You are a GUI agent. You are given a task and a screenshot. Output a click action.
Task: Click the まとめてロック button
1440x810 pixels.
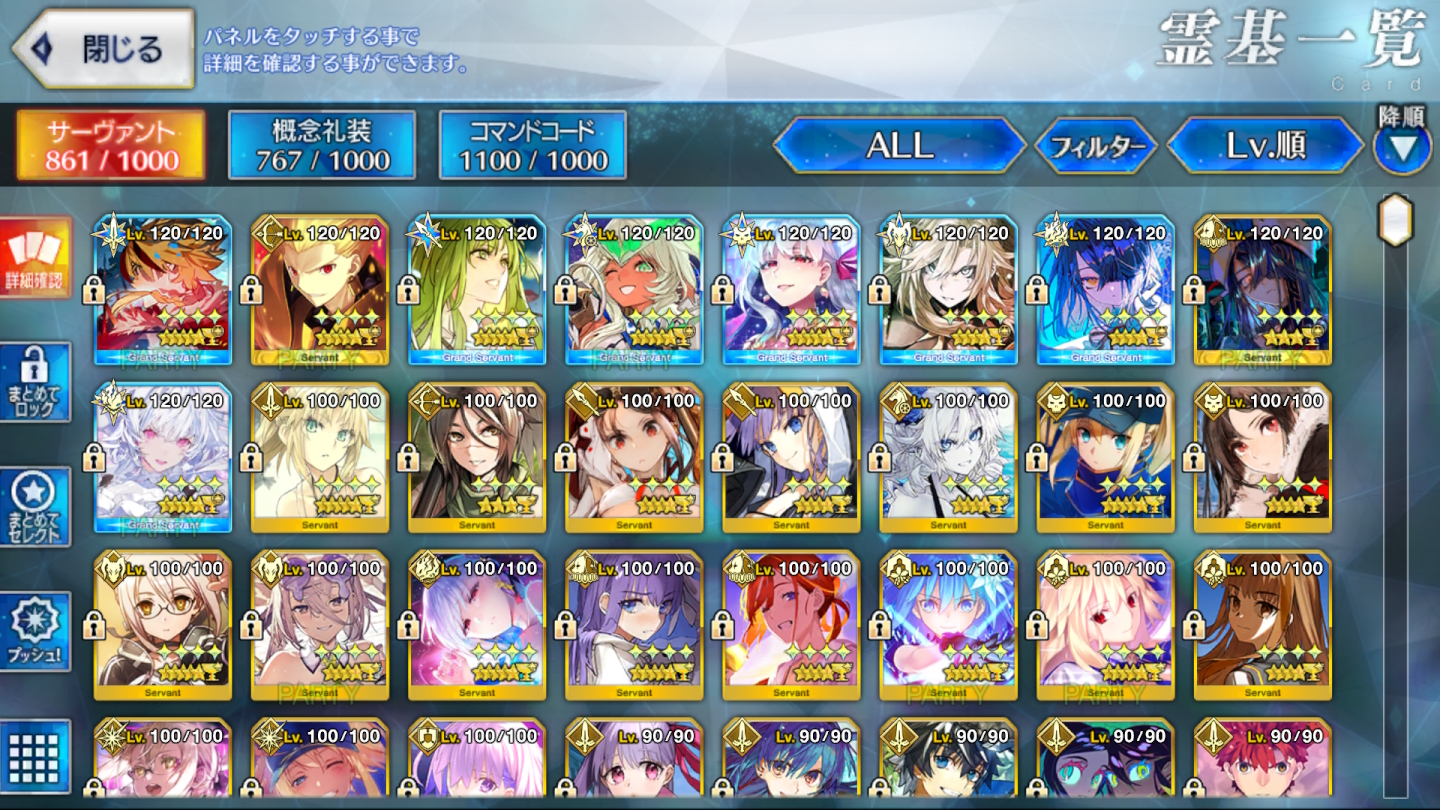[36, 382]
